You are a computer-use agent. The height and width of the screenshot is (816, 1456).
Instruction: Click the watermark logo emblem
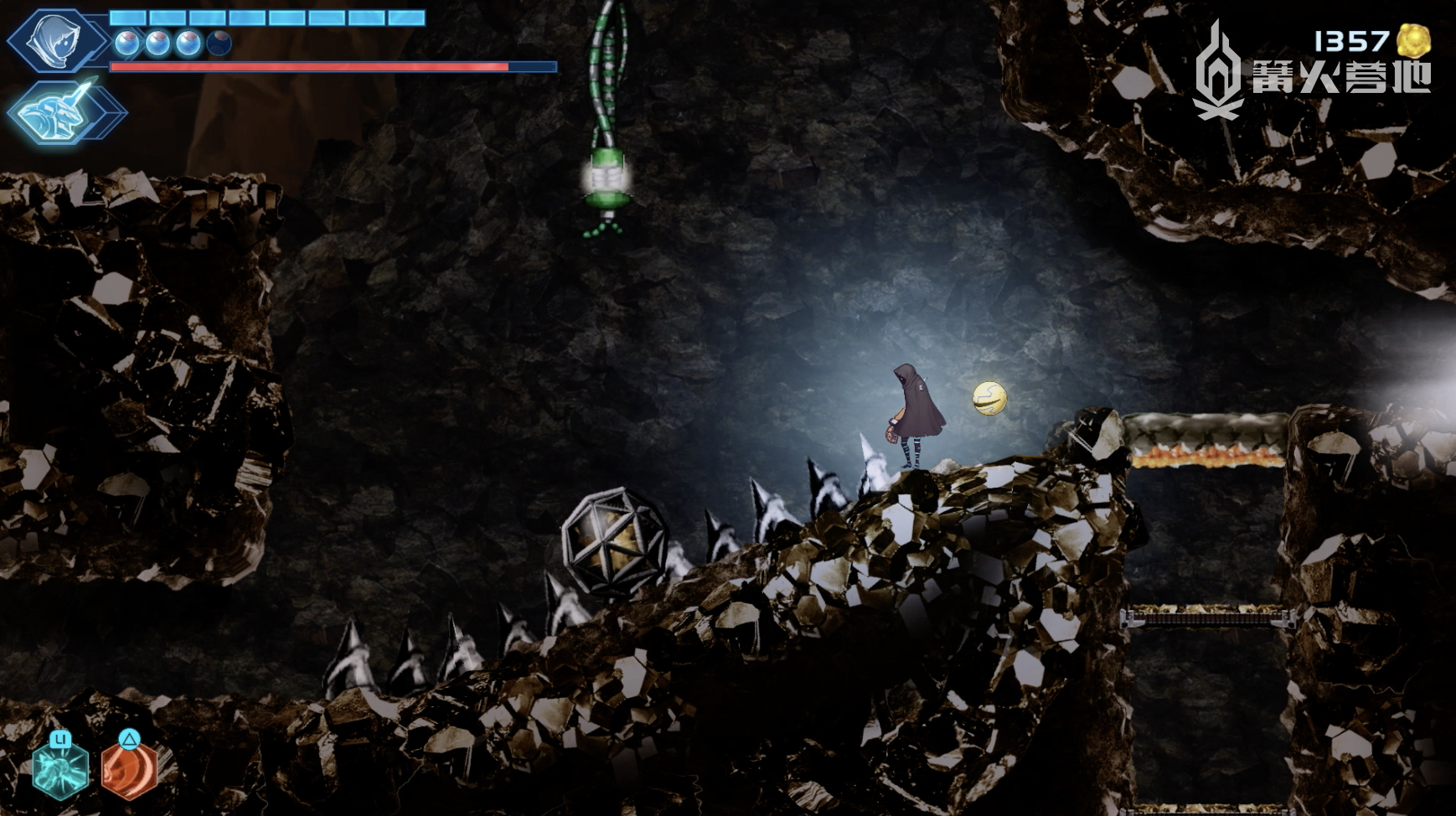pyautogui.click(x=1218, y=71)
